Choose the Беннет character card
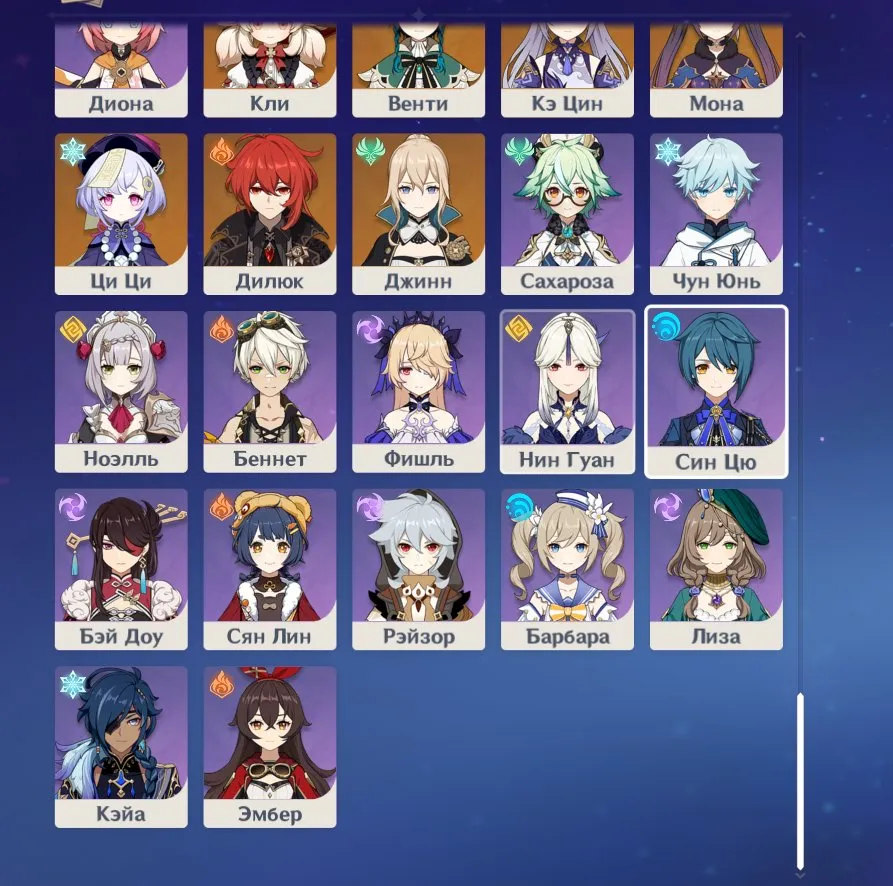The height and width of the screenshot is (886, 893). (x=270, y=391)
